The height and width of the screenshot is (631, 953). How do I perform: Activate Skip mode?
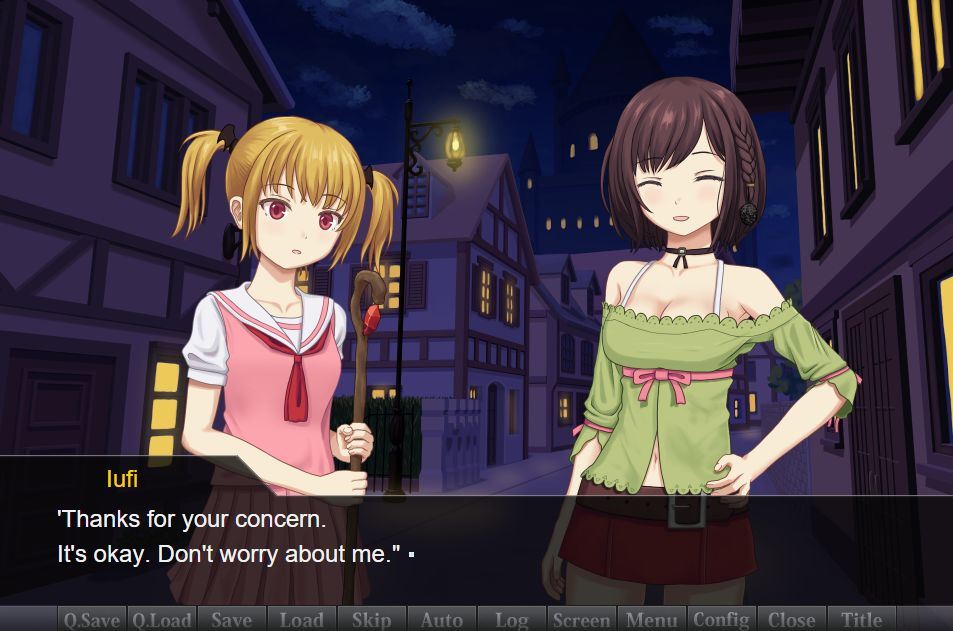(371, 619)
